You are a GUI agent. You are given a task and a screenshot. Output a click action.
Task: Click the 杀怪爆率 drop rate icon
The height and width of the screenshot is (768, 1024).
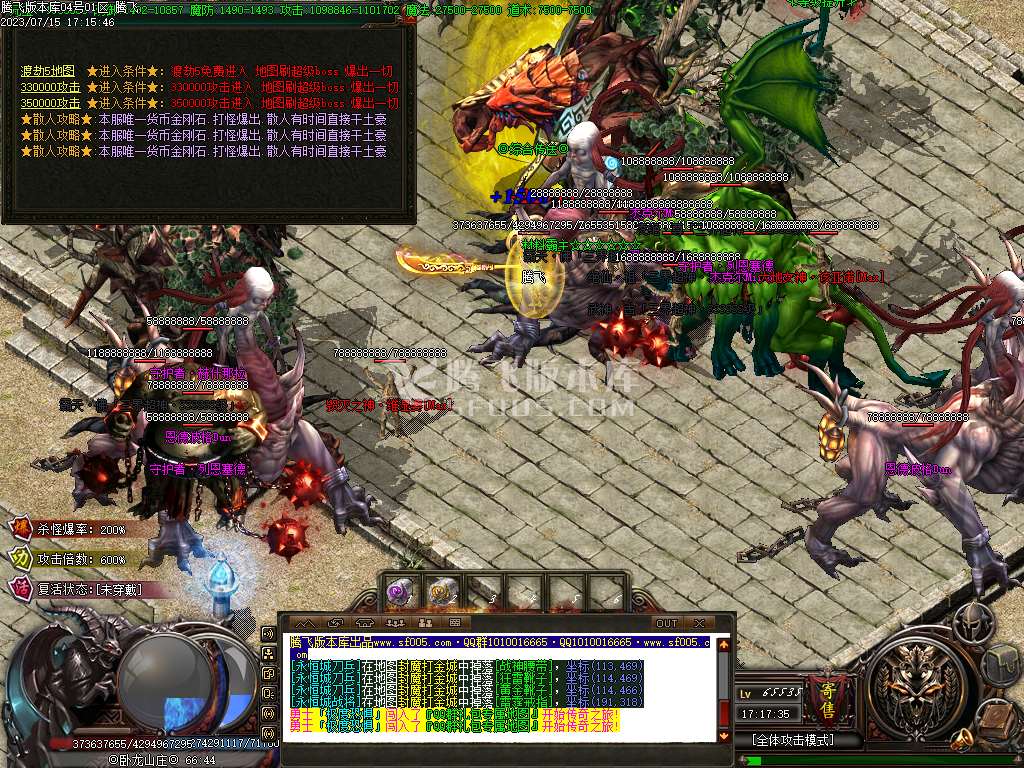[x=20, y=528]
